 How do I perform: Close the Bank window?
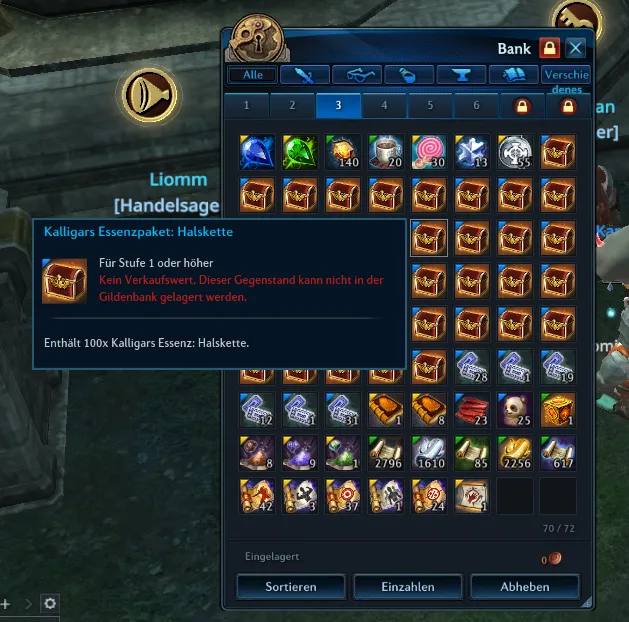pos(575,48)
